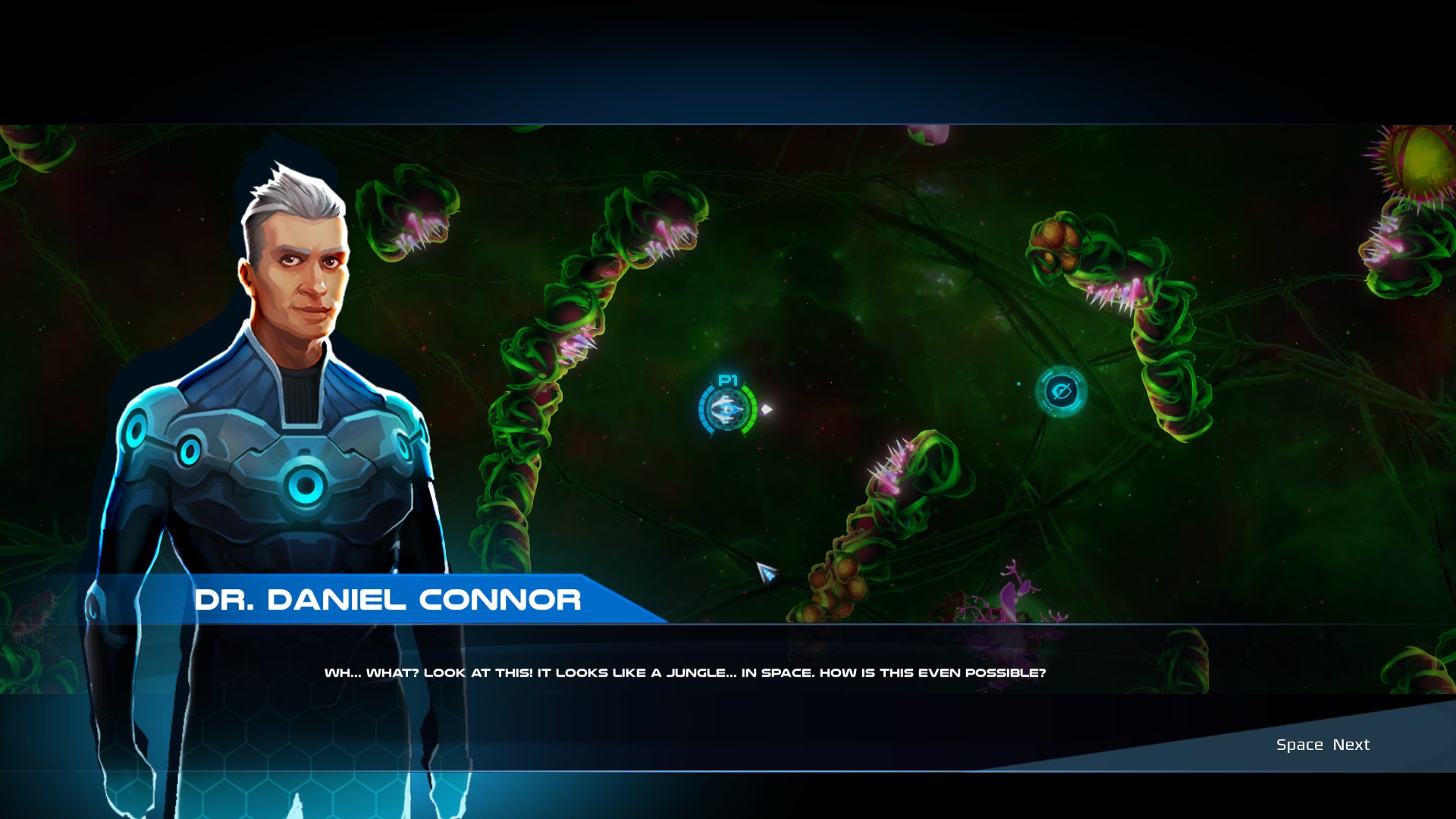Viewport: 1456px width, 819px height.
Task: Collapse the Dr. Daniel Connor nameplate banner
Action: (388, 601)
